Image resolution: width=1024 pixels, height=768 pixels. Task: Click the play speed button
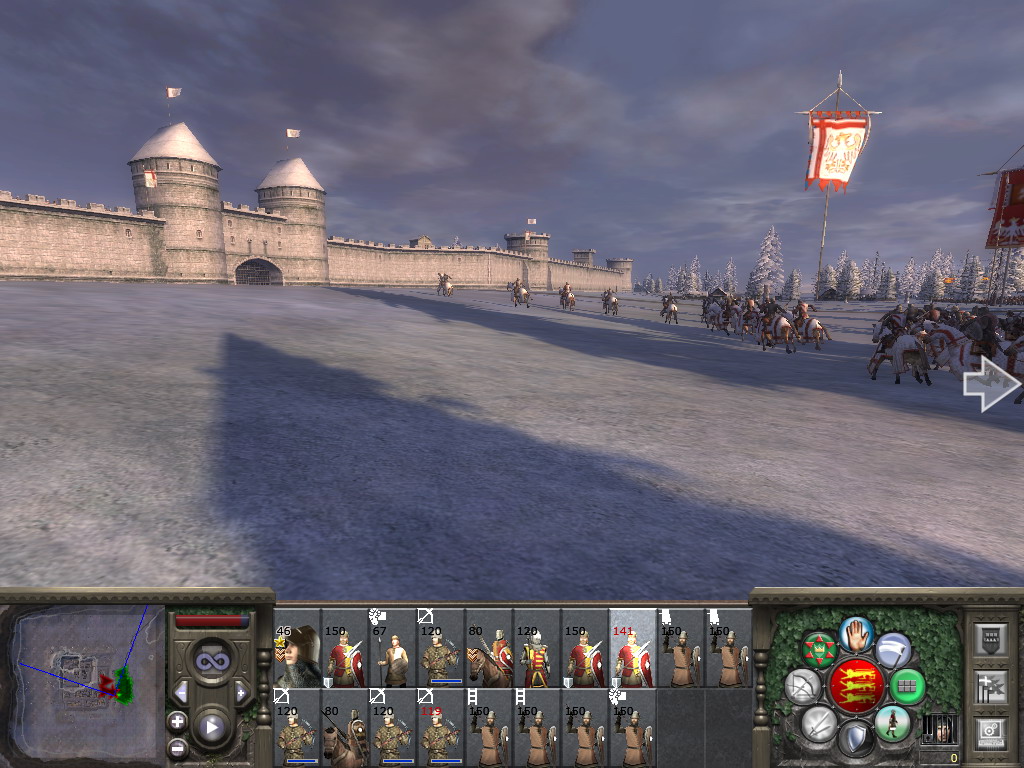[x=211, y=727]
